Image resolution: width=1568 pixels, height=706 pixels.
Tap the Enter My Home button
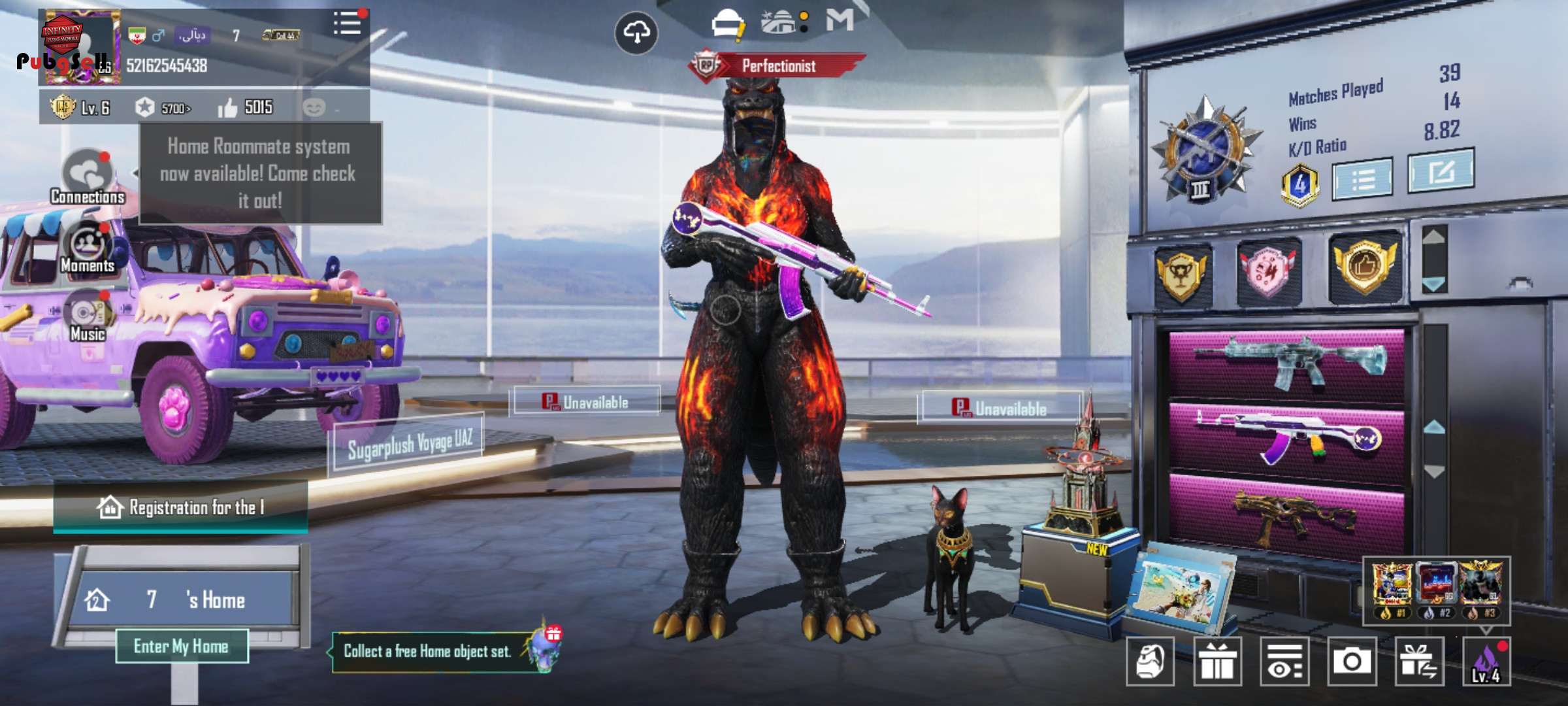click(182, 647)
